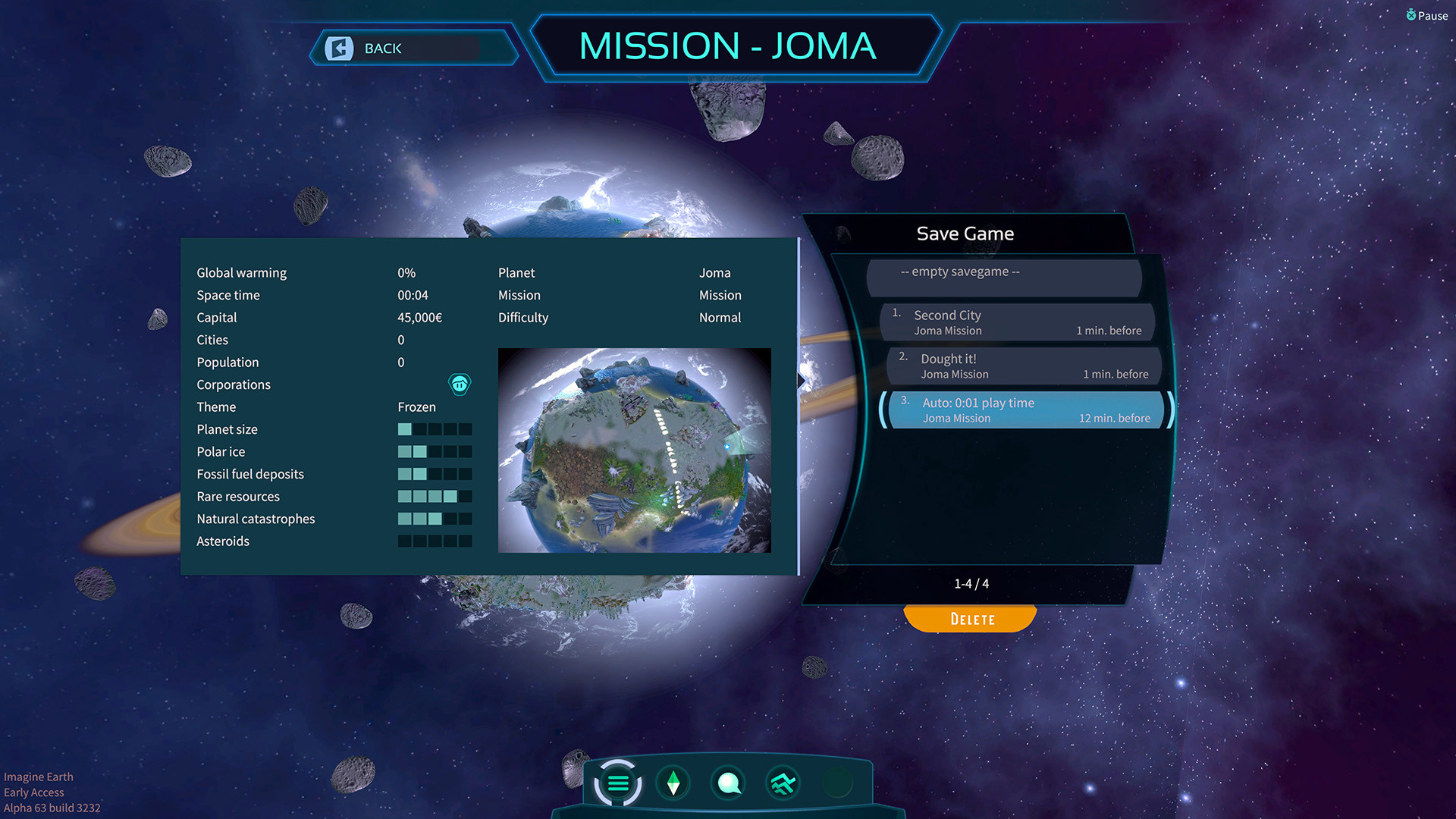Viewport: 1456px width, 819px height.
Task: Click the empty circular slot in bottom toolbar
Action: (x=837, y=782)
